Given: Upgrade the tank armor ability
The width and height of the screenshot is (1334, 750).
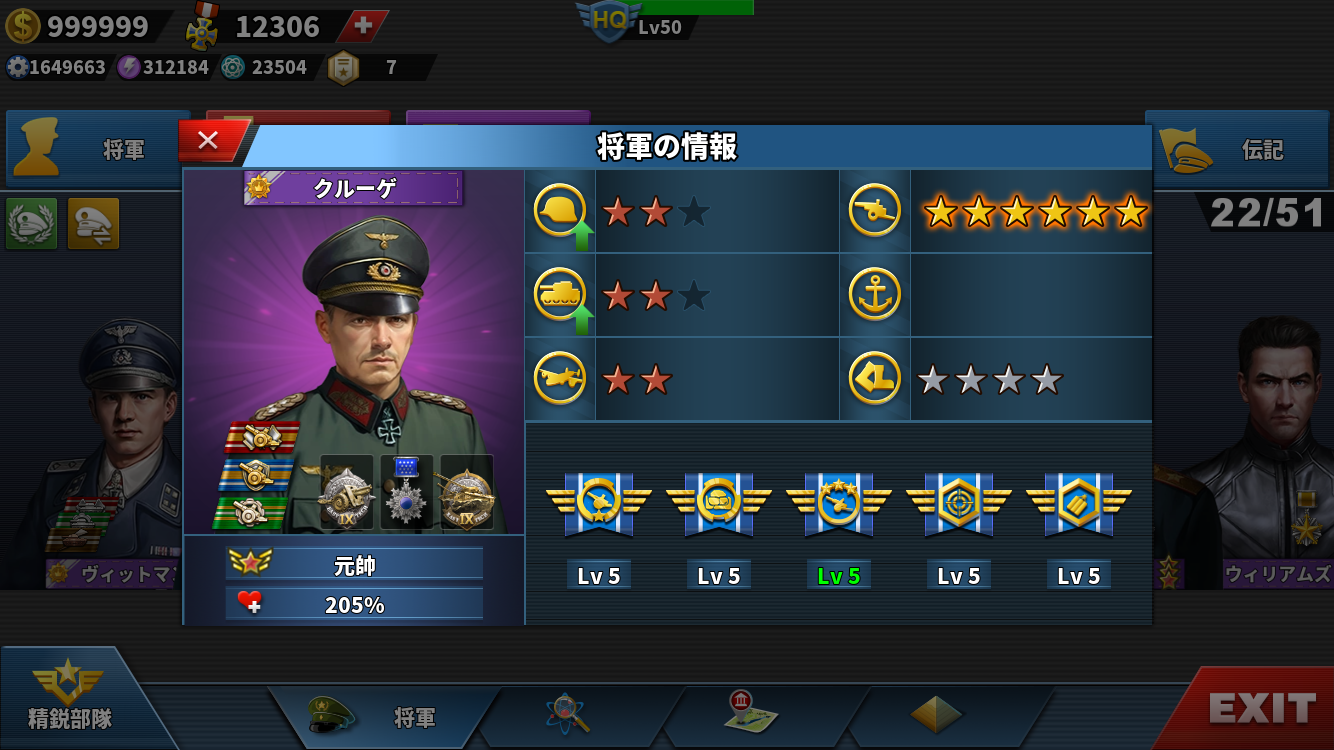Looking at the screenshot, I should click(x=561, y=296).
